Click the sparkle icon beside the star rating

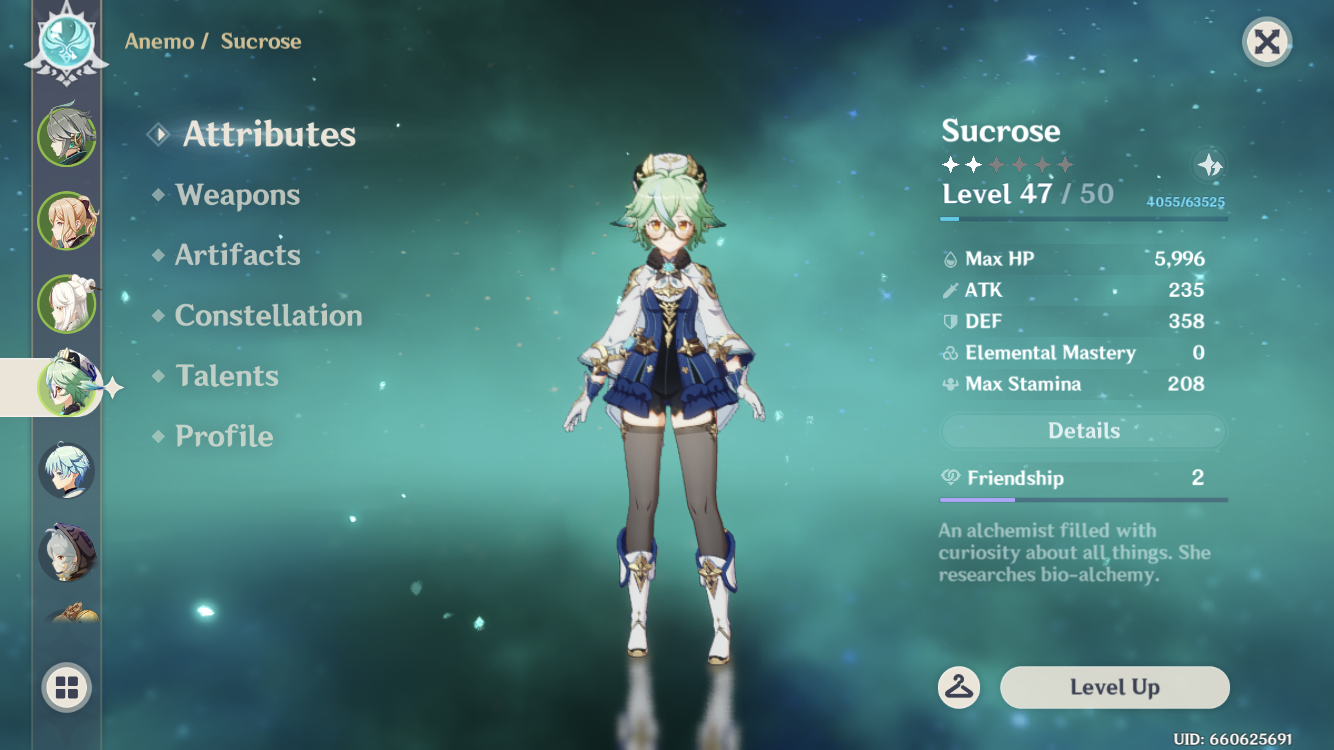point(1209,167)
